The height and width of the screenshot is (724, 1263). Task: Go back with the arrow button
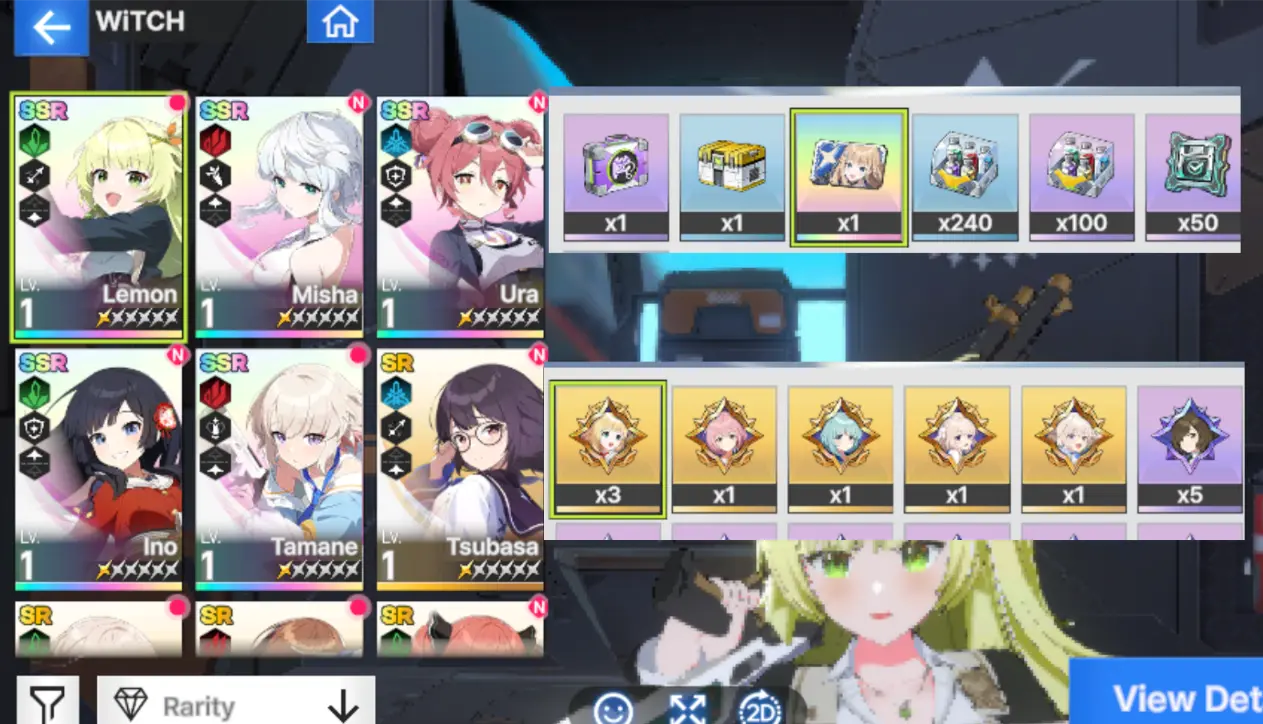pos(50,27)
